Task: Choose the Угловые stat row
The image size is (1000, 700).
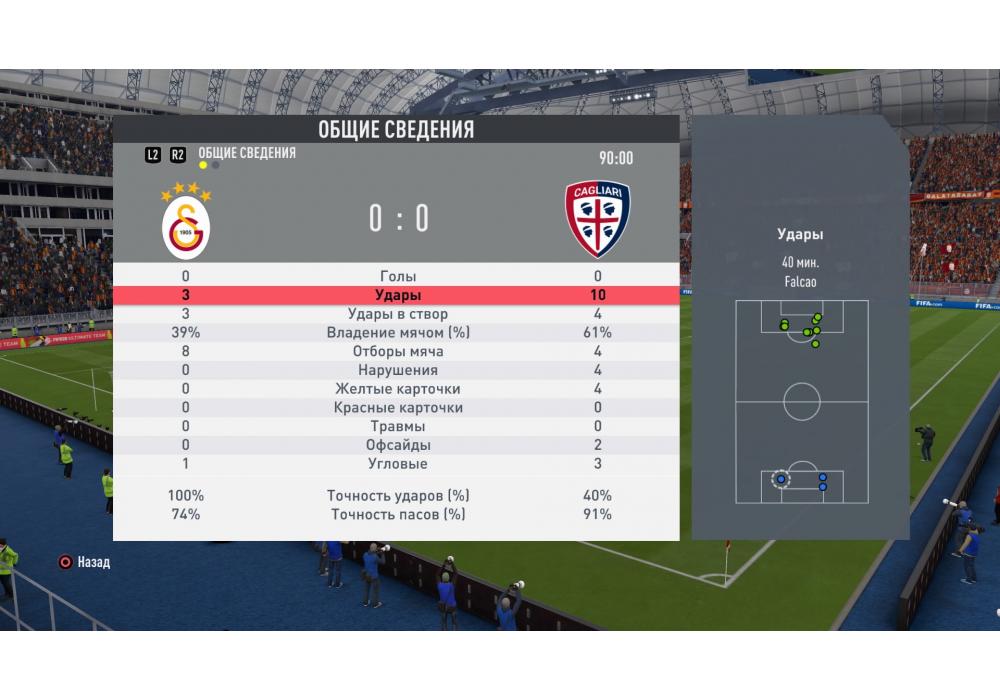Action: pos(398,464)
